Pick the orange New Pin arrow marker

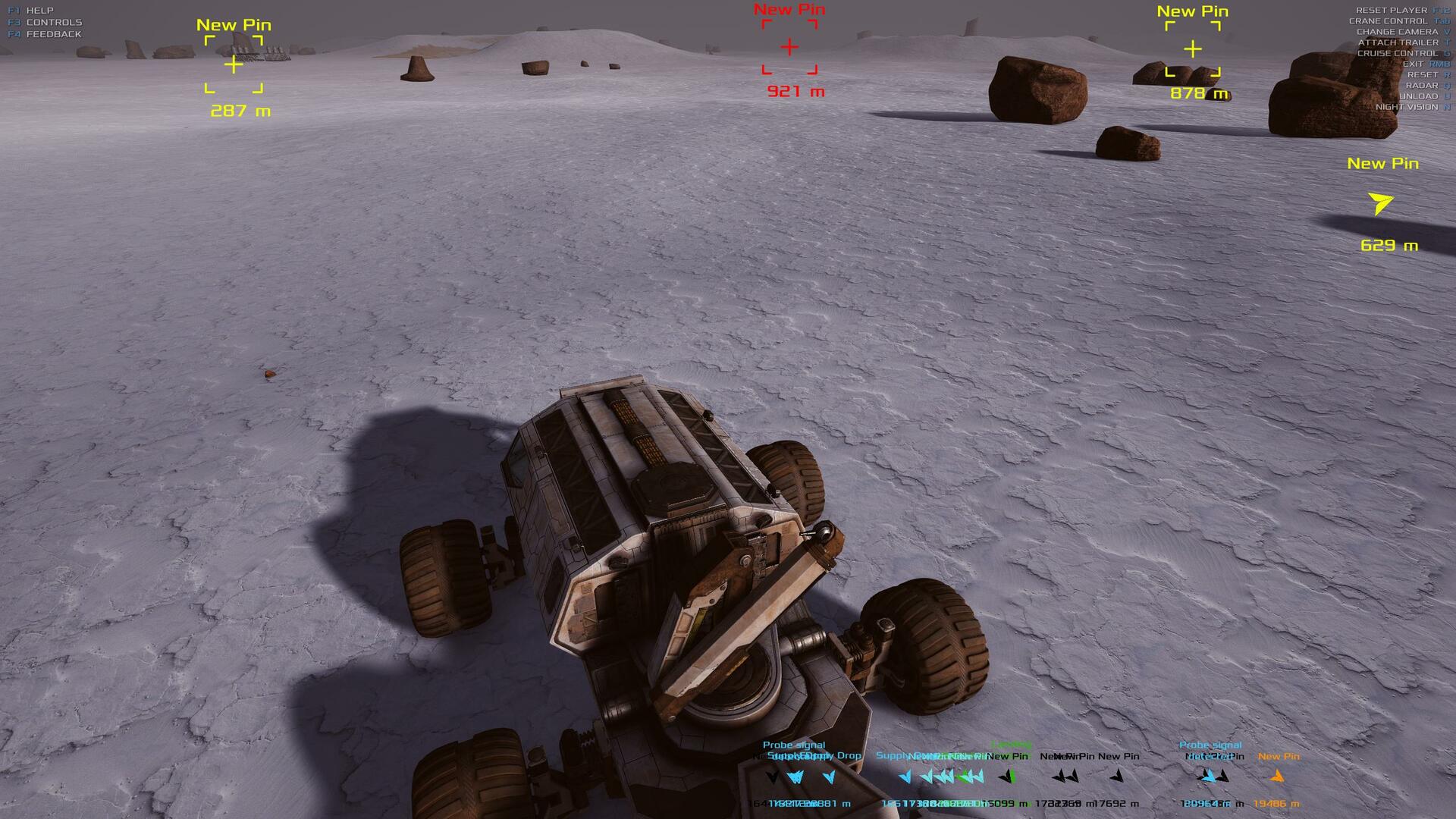1277,776
